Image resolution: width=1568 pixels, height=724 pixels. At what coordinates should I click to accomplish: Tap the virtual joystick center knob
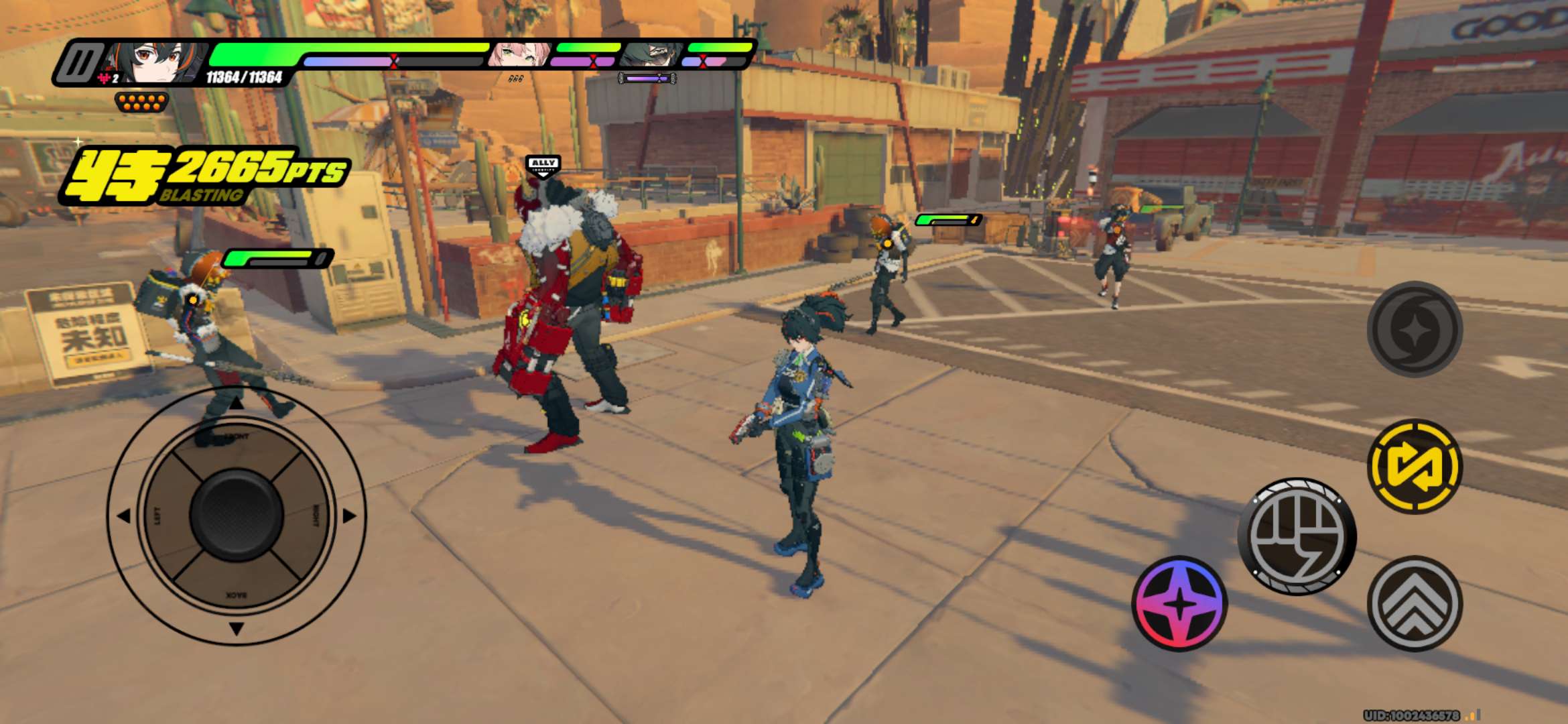[237, 515]
